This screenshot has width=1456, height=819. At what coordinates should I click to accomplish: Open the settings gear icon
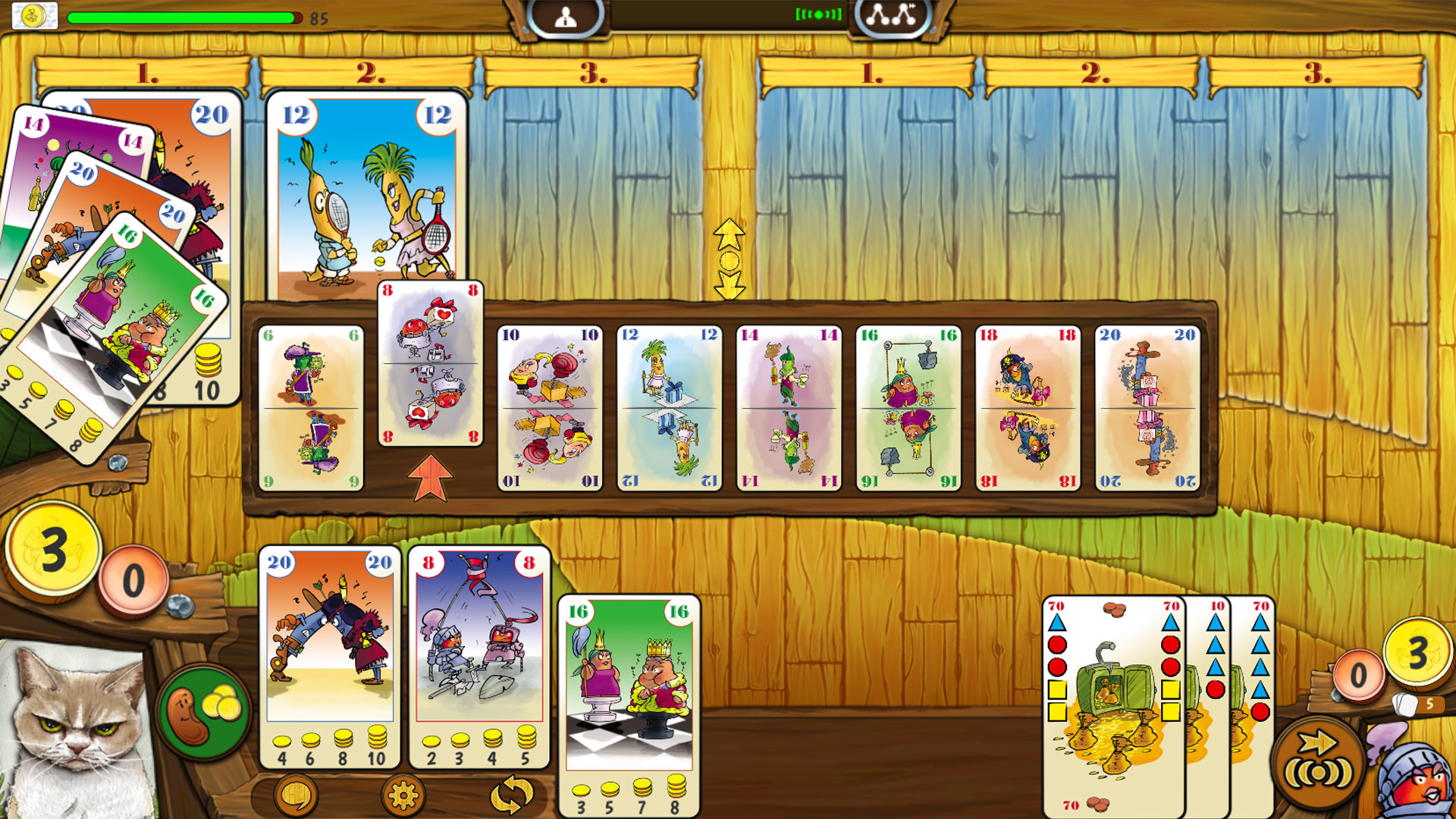pyautogui.click(x=406, y=793)
